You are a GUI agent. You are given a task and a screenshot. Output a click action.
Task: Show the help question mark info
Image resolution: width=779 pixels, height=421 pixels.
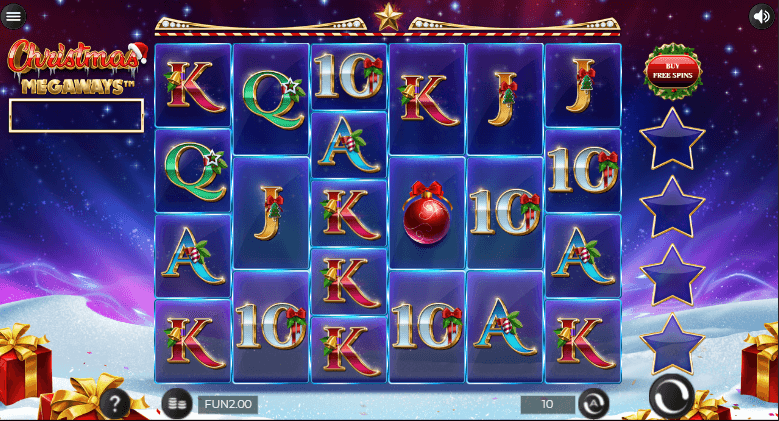click(114, 404)
